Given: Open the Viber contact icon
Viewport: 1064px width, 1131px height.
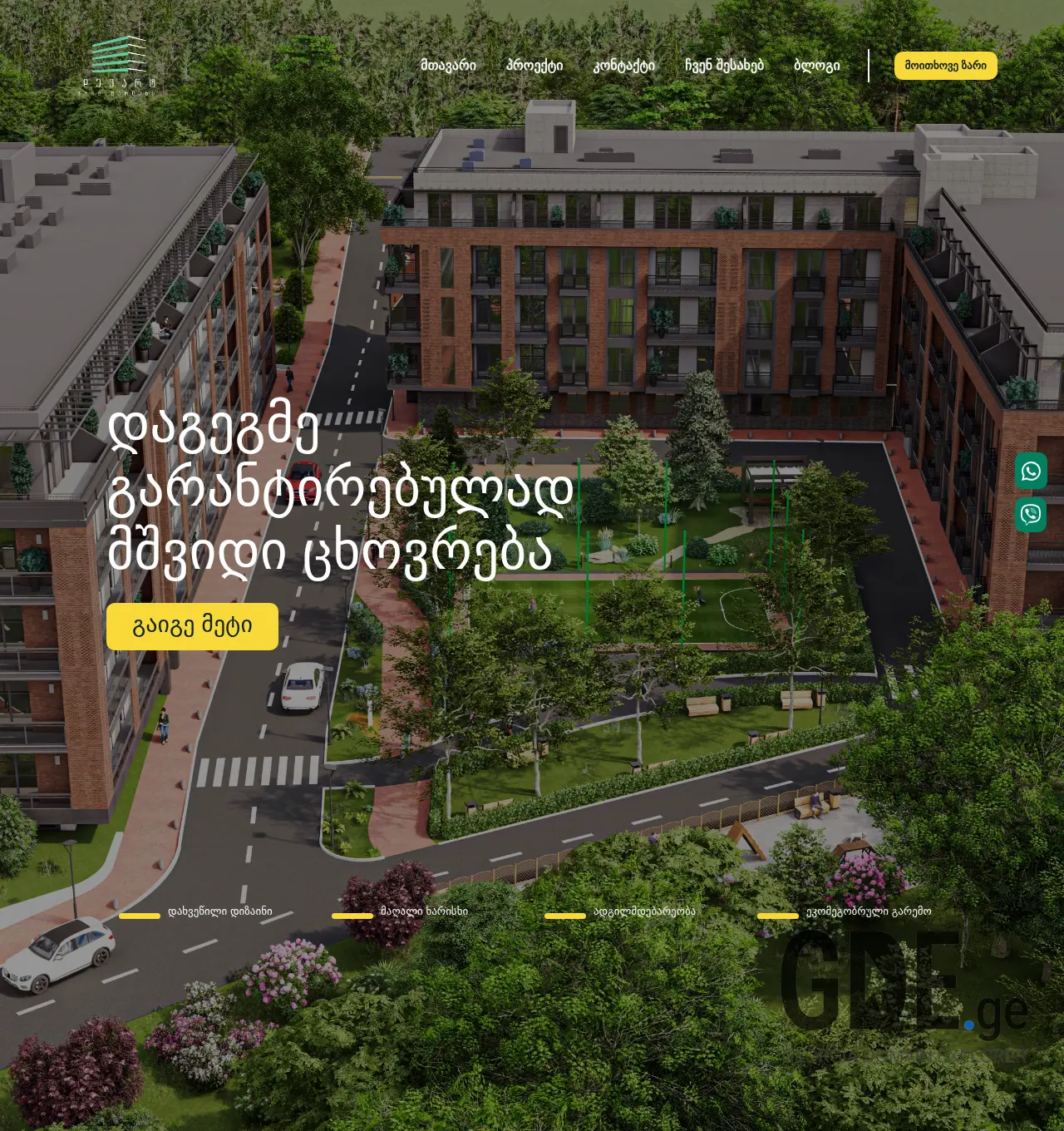Looking at the screenshot, I should tap(1031, 516).
